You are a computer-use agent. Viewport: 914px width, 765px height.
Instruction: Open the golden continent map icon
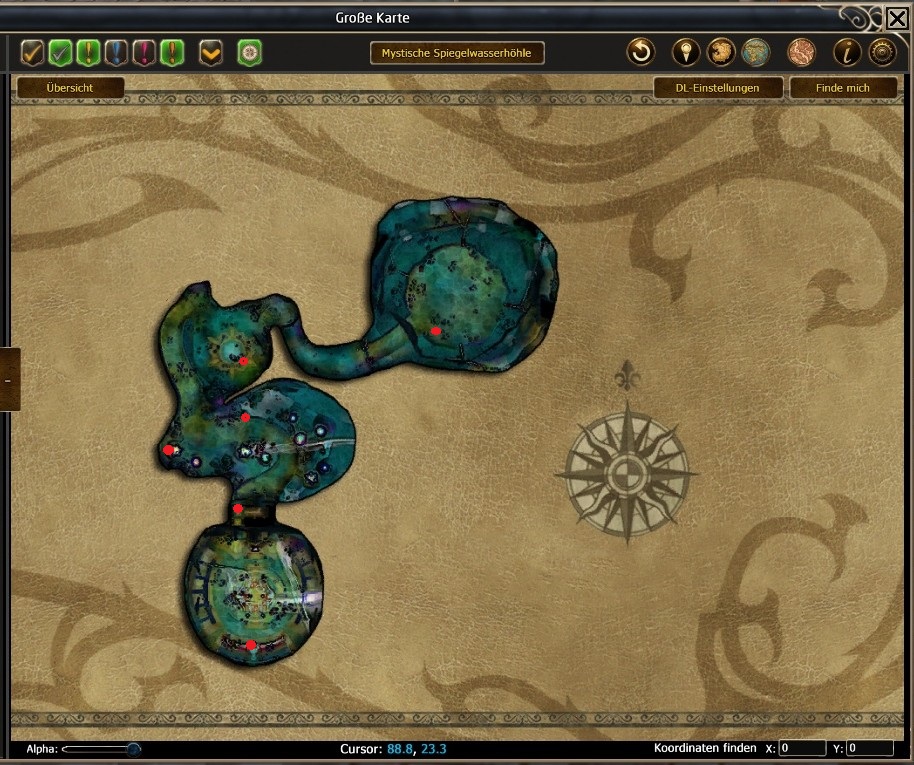tap(721, 52)
